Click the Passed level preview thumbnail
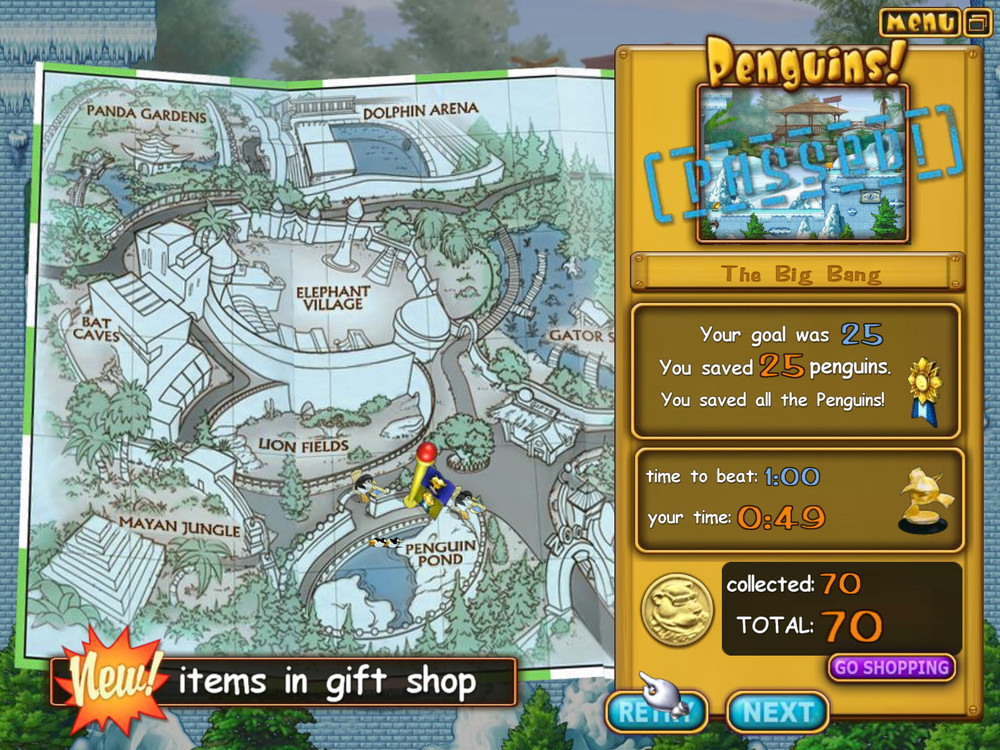 click(802, 164)
